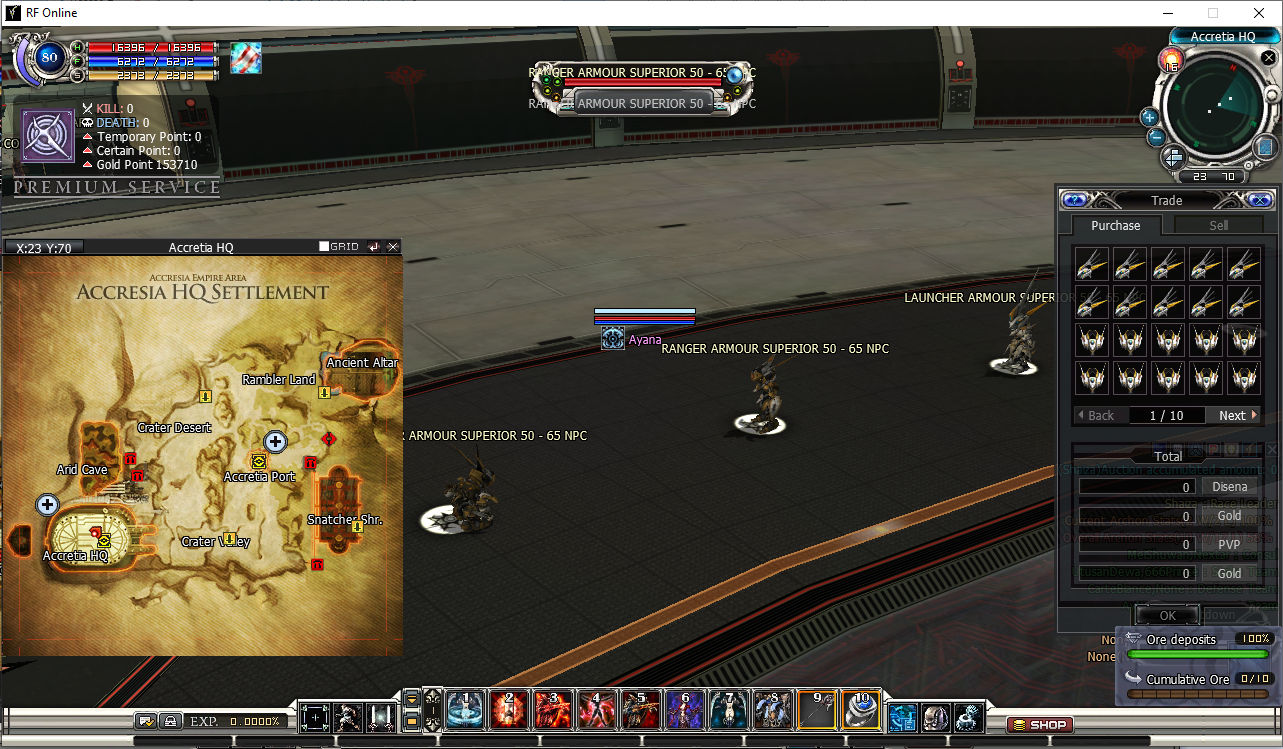Click the buff icon beside the HP bars

(x=245, y=58)
